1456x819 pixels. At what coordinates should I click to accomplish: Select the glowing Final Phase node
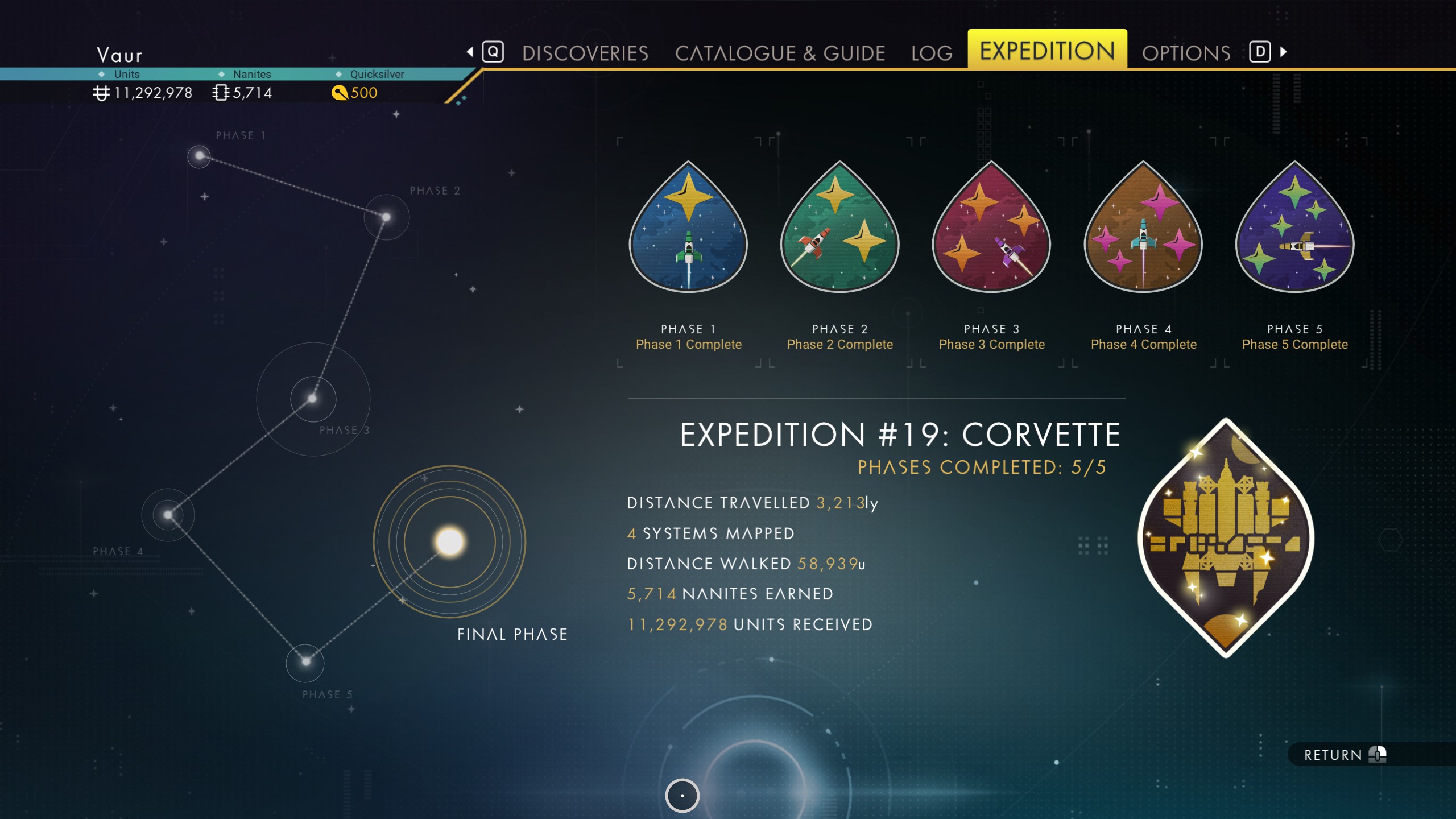click(x=449, y=541)
